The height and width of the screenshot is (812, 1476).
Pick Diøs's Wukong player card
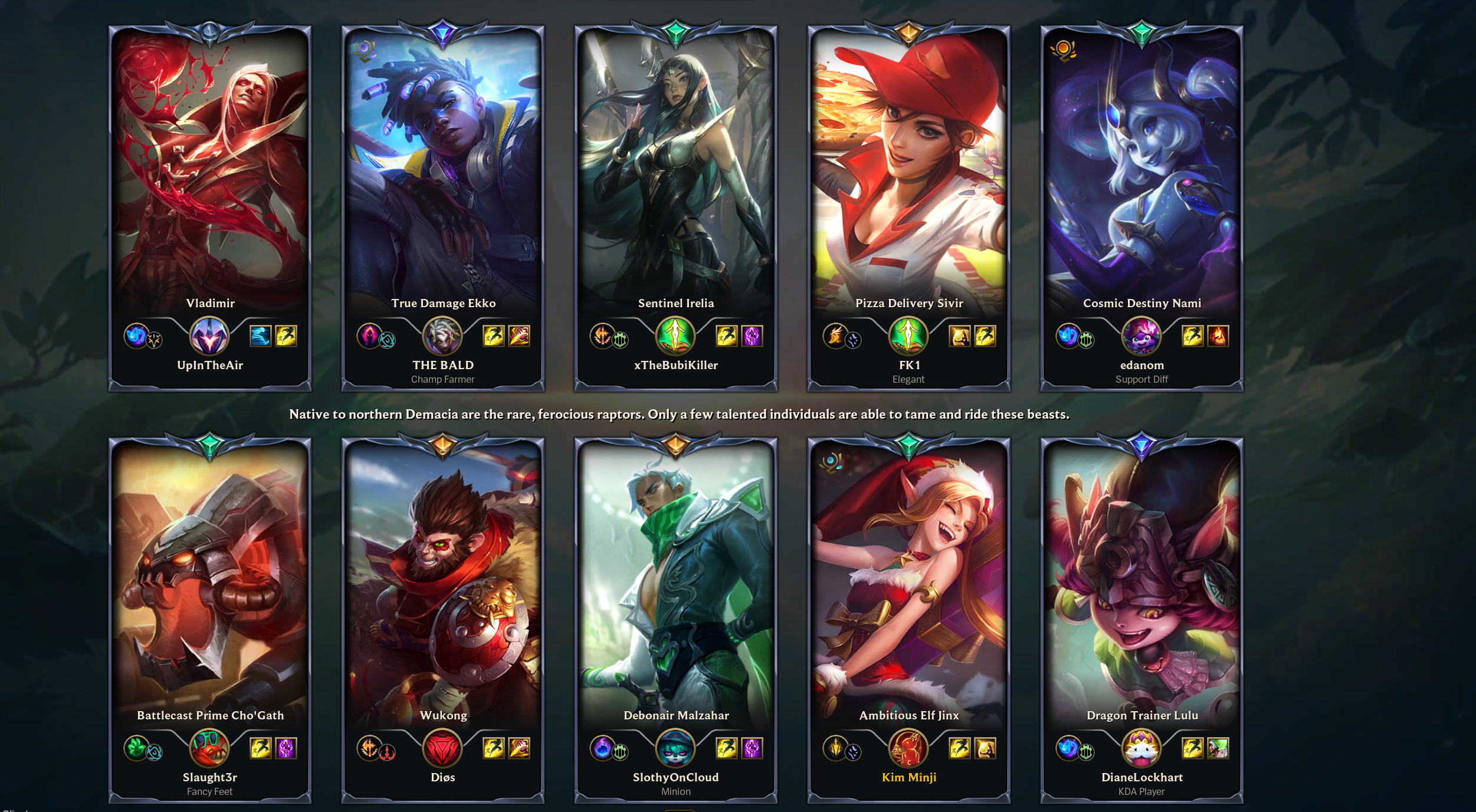click(x=442, y=590)
